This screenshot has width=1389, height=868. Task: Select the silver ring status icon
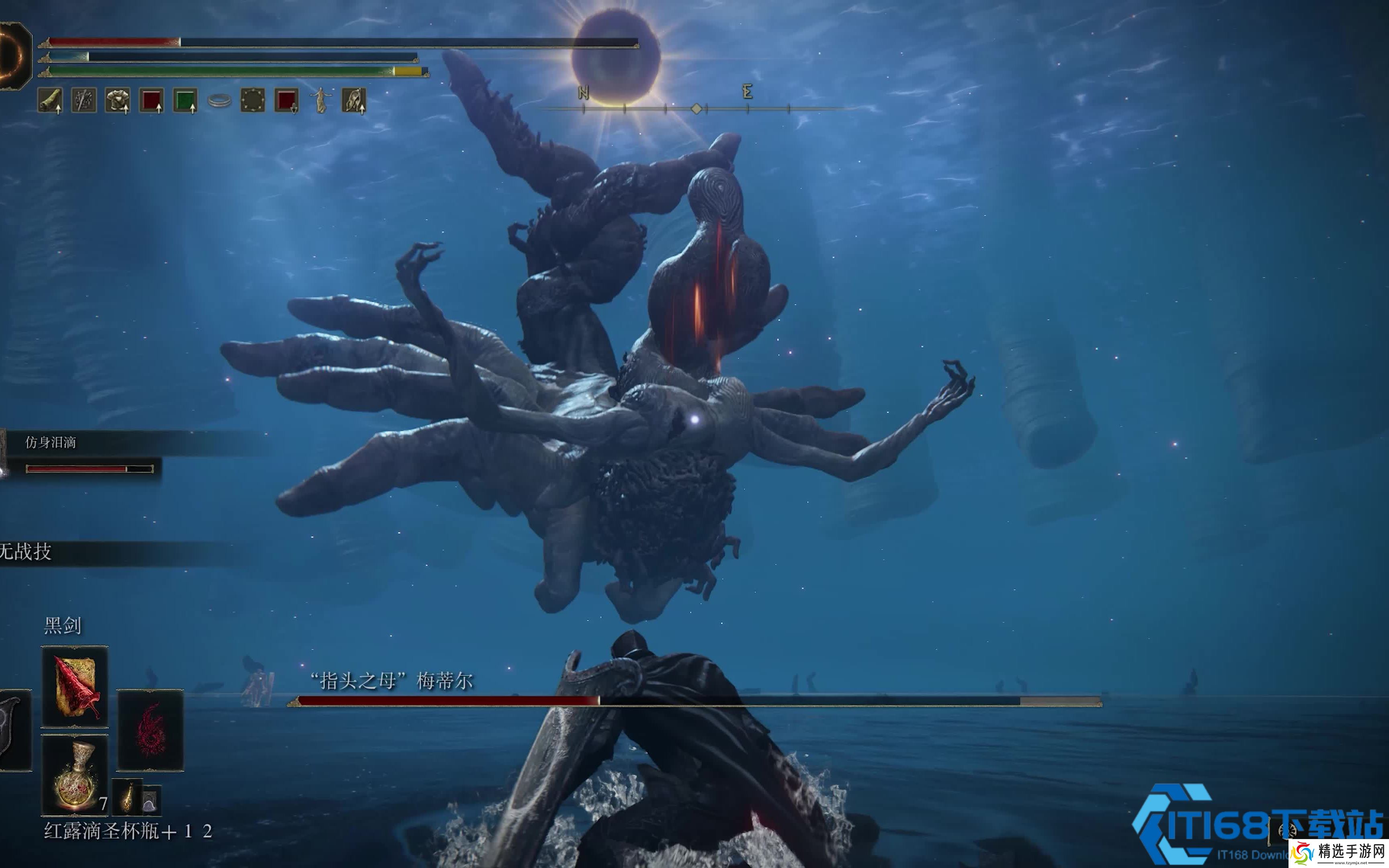(x=219, y=100)
